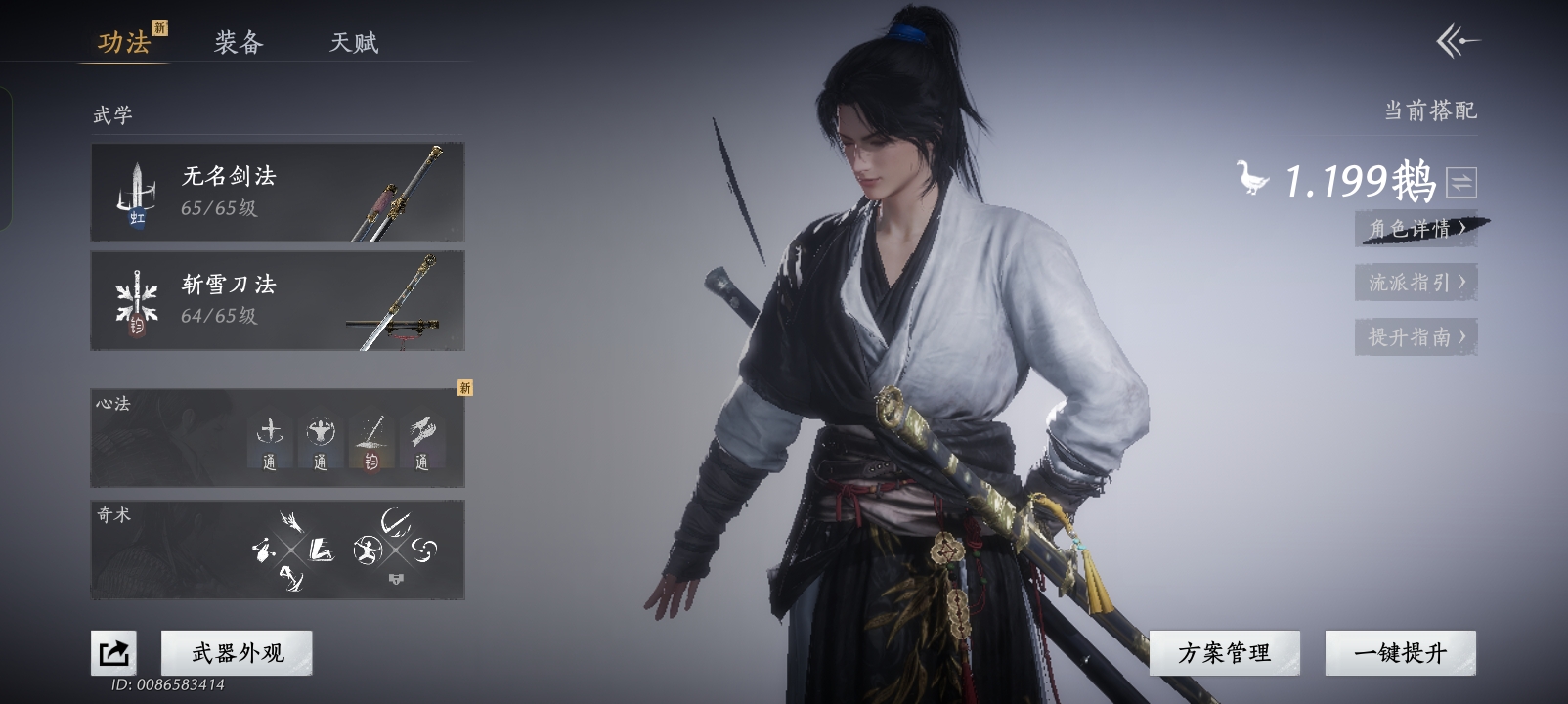Open the 武器外观 weapon appearance menu
Image resolution: width=1568 pixels, height=704 pixels.
click(x=235, y=651)
